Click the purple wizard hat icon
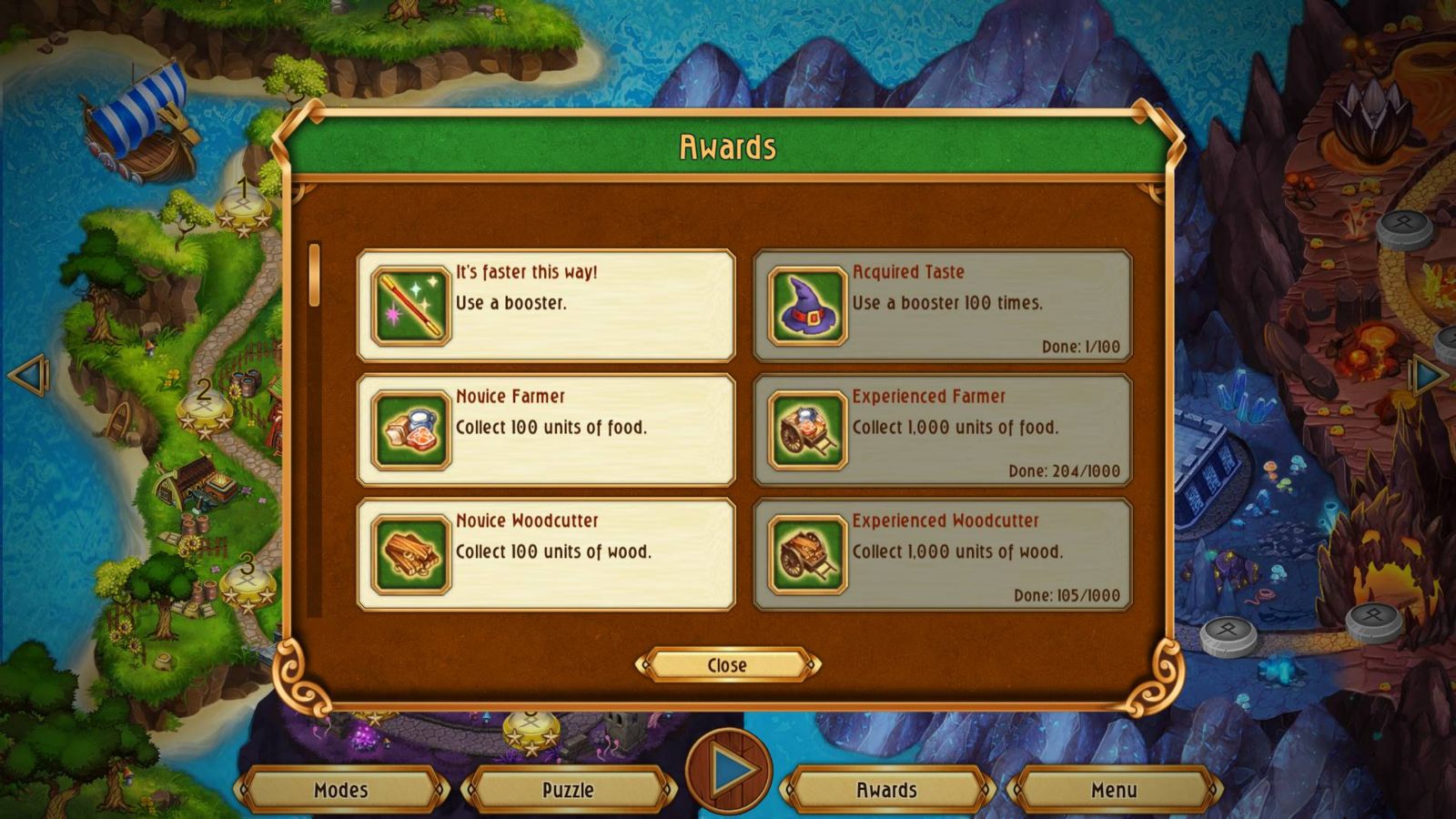The width and height of the screenshot is (1456, 819). 807,306
